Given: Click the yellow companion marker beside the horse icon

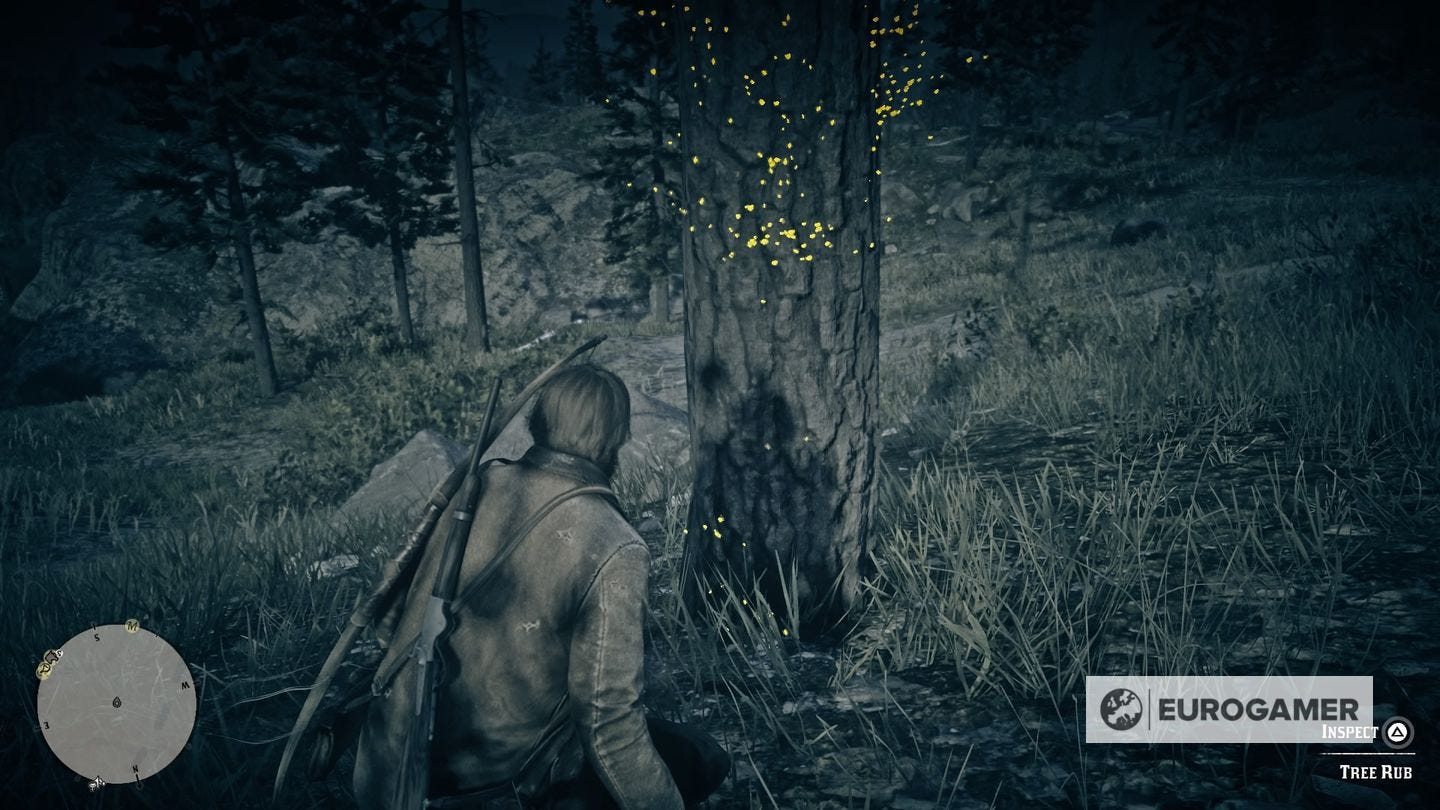Looking at the screenshot, I should (43, 670).
